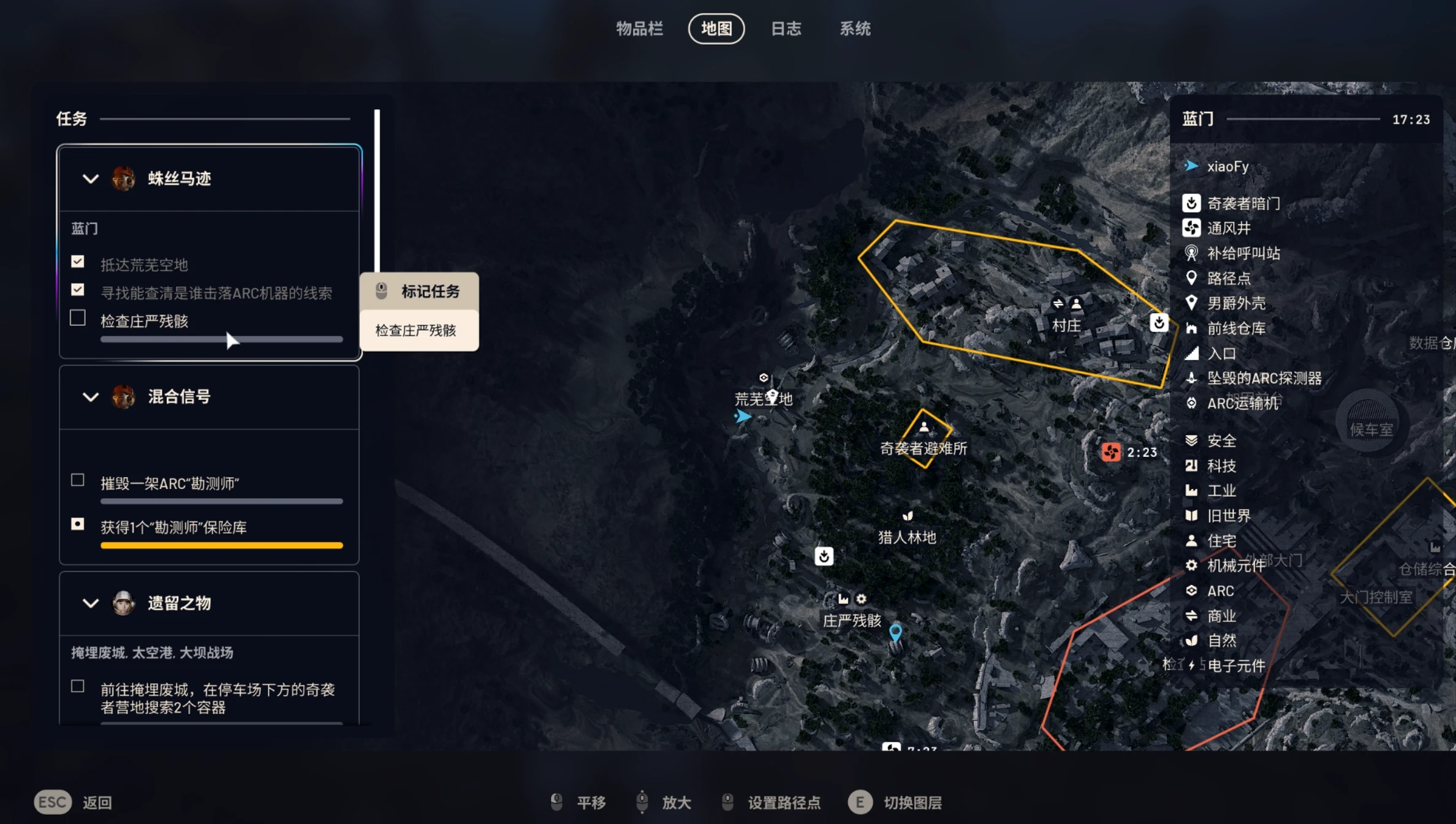Collapse the 混合信号 quest section

click(90, 397)
